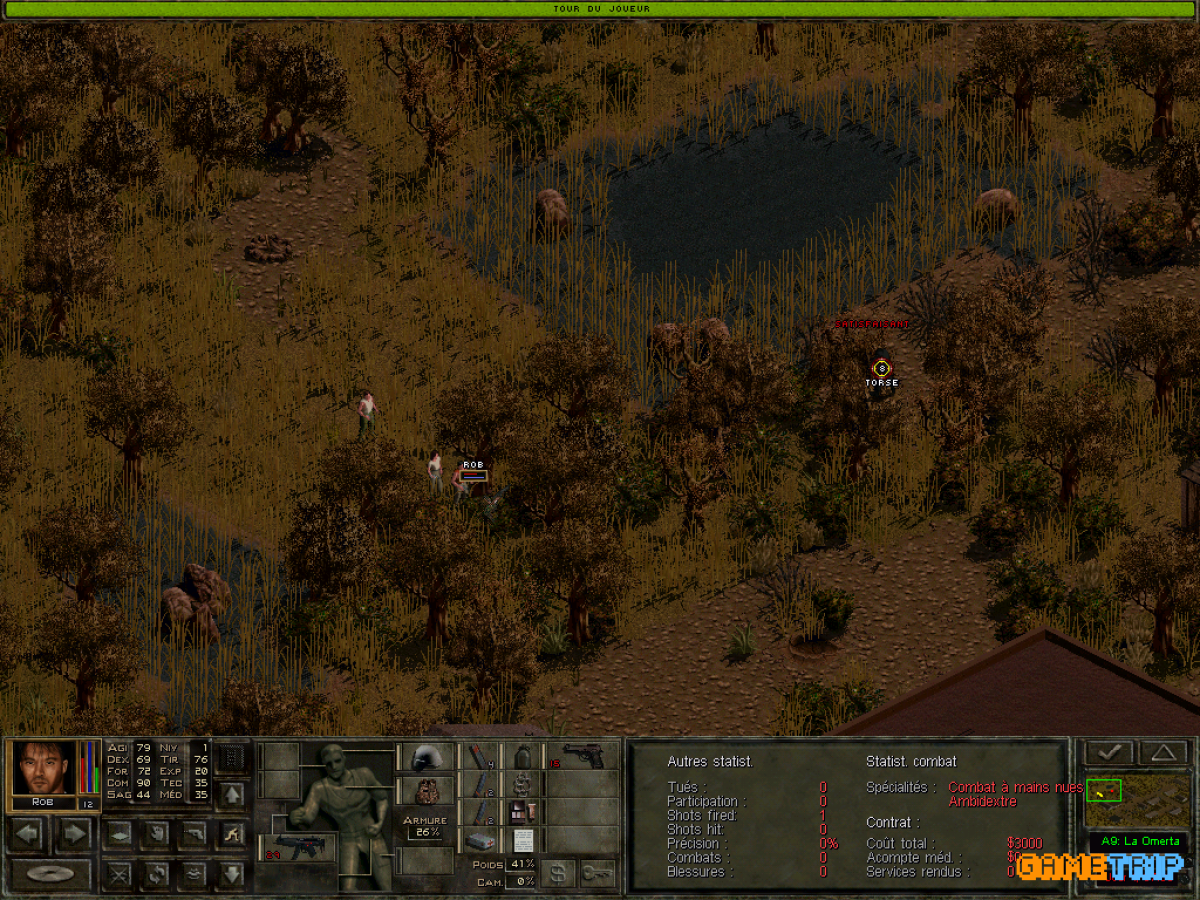Lower stance with the down arrow button

pyautogui.click(x=231, y=874)
